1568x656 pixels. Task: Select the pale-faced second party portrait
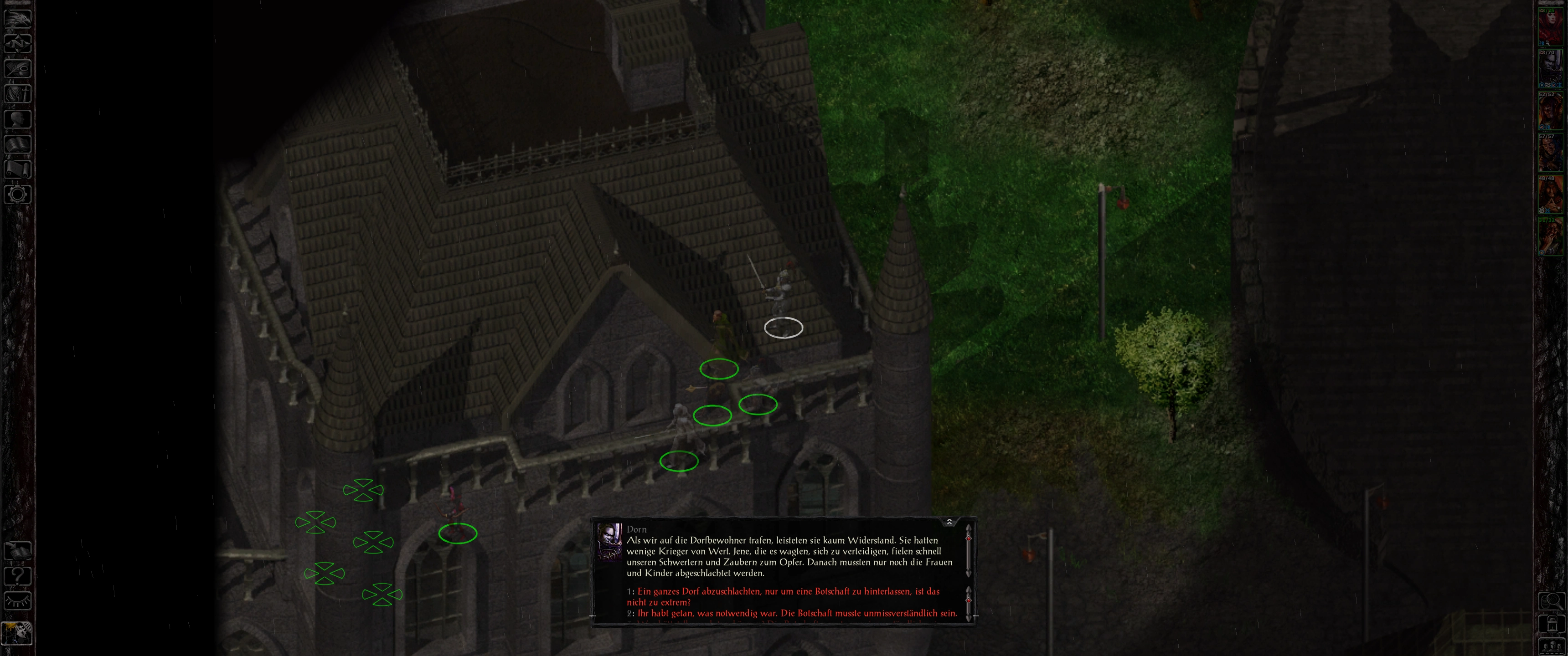[1551, 69]
